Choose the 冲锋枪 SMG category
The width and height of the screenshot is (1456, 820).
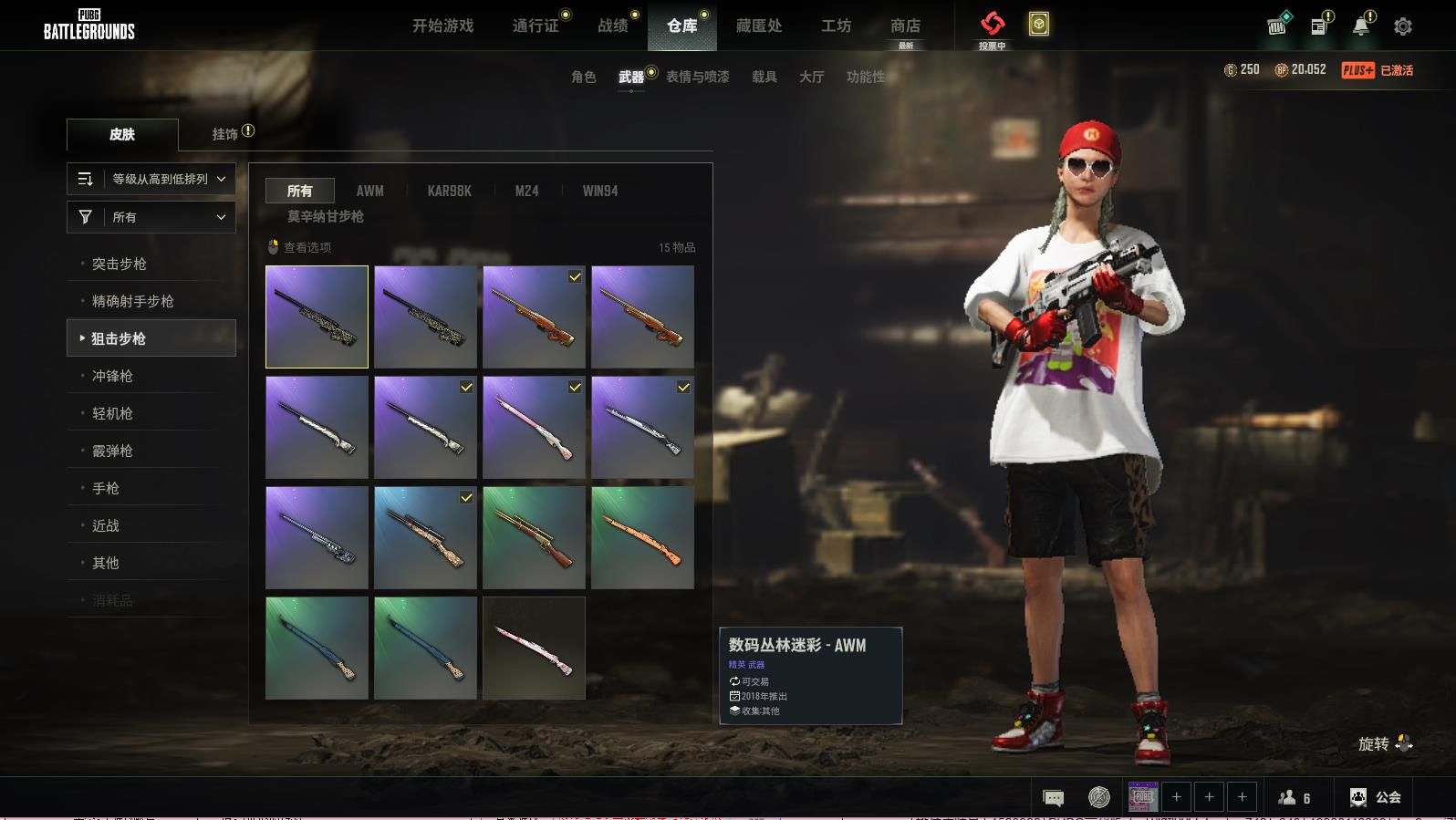[112, 376]
